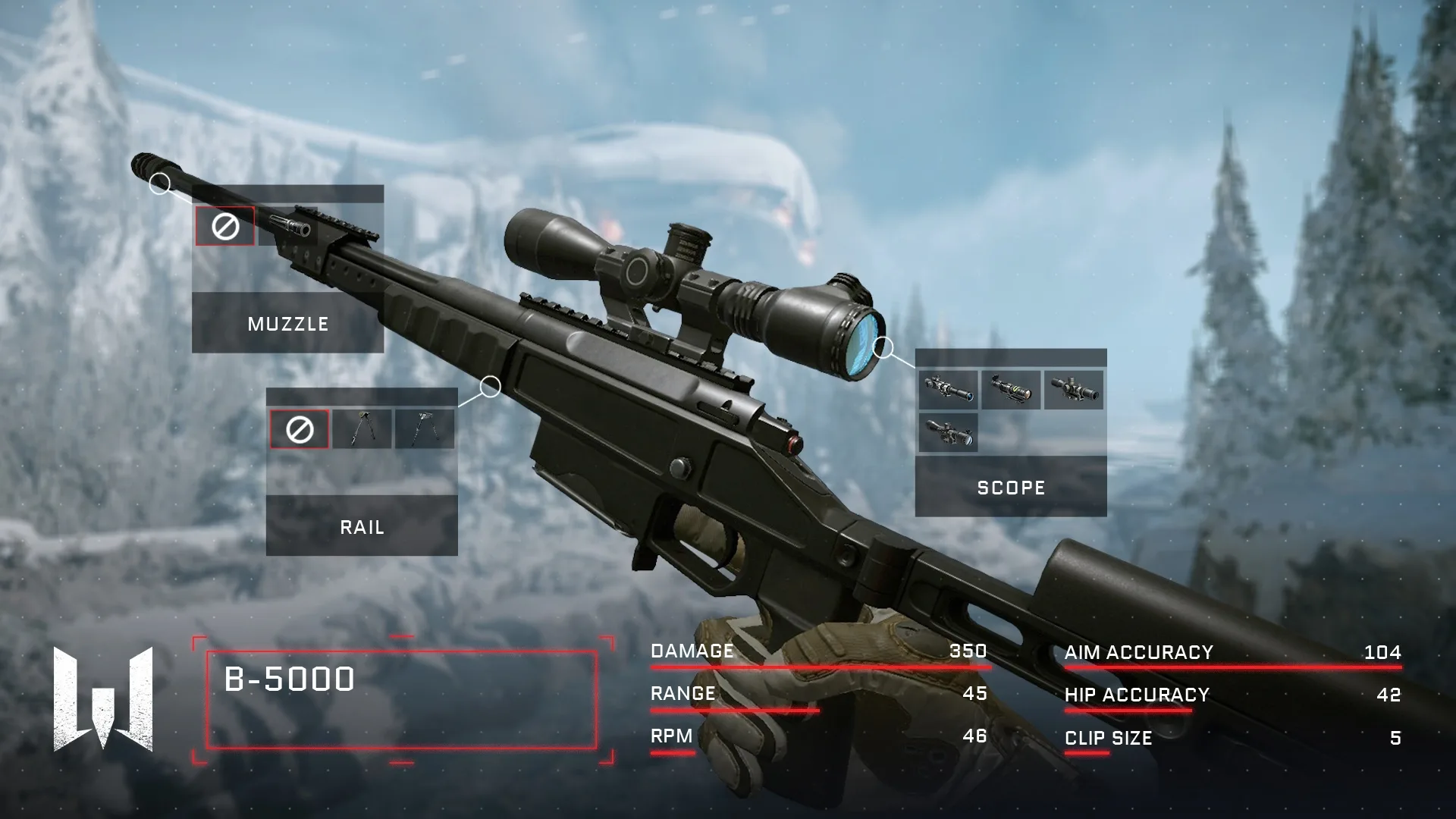1456x819 pixels.
Task: Equip the scope with the green ring
Action: coord(1011,391)
